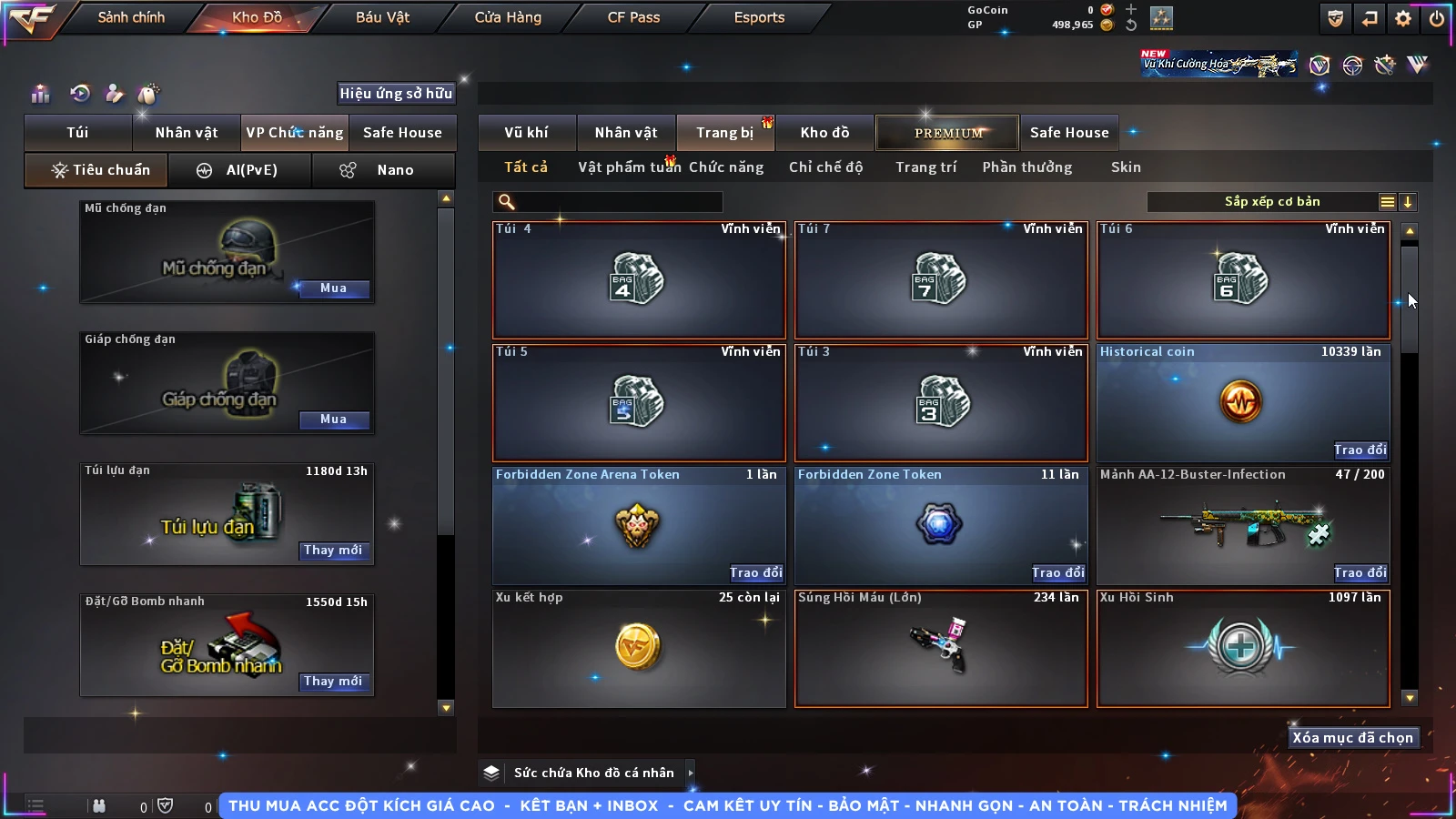Select the Túi 4 bag item
Image resolution: width=1456 pixels, height=819 pixels.
639,280
